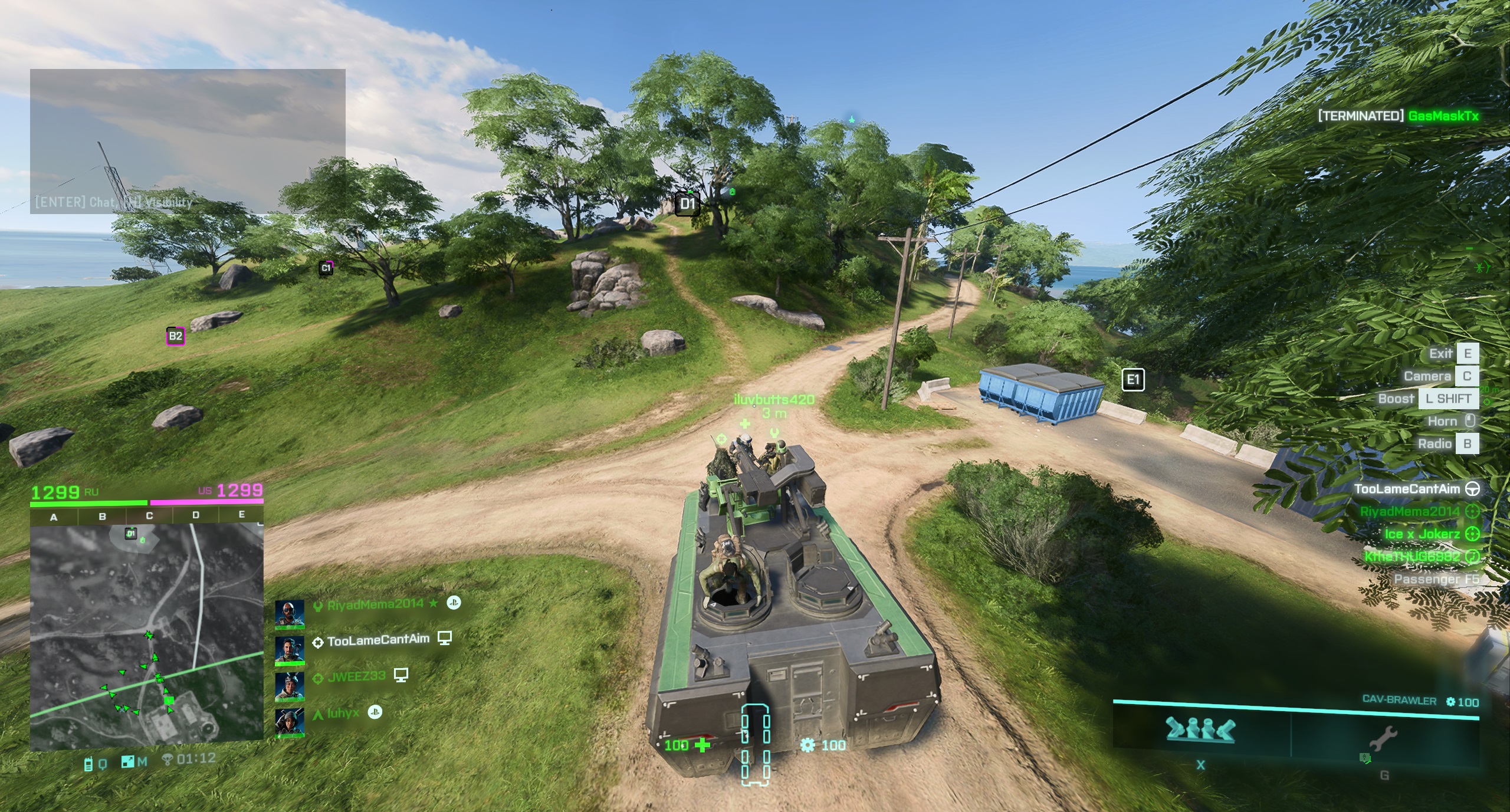Select Ice x Jokerz vehicle seat
Image resolution: width=1510 pixels, height=812 pixels.
1422,534
